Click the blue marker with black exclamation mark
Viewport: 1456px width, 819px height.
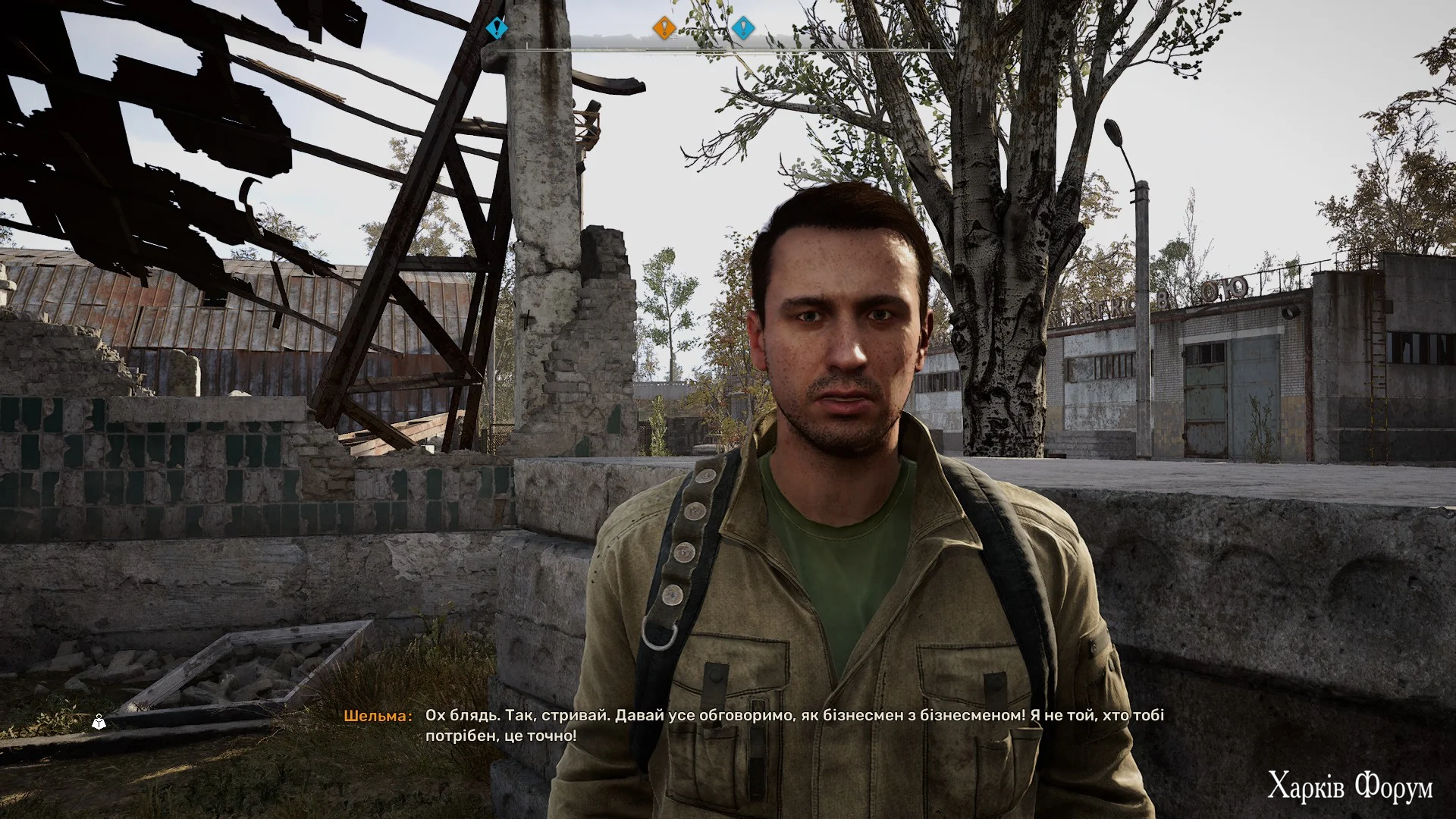tap(497, 29)
